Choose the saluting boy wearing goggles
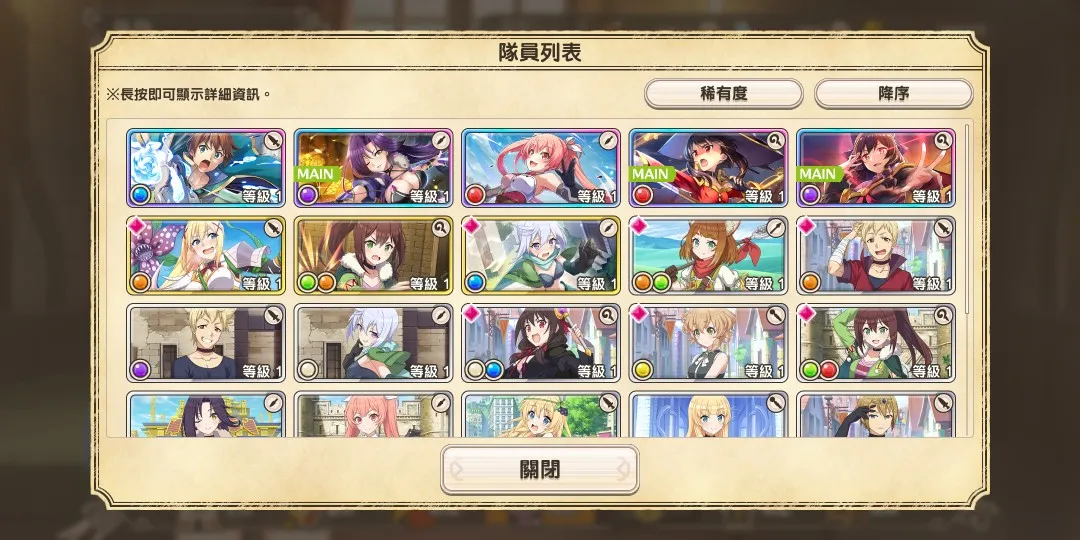The image size is (1080, 540). click(876, 416)
